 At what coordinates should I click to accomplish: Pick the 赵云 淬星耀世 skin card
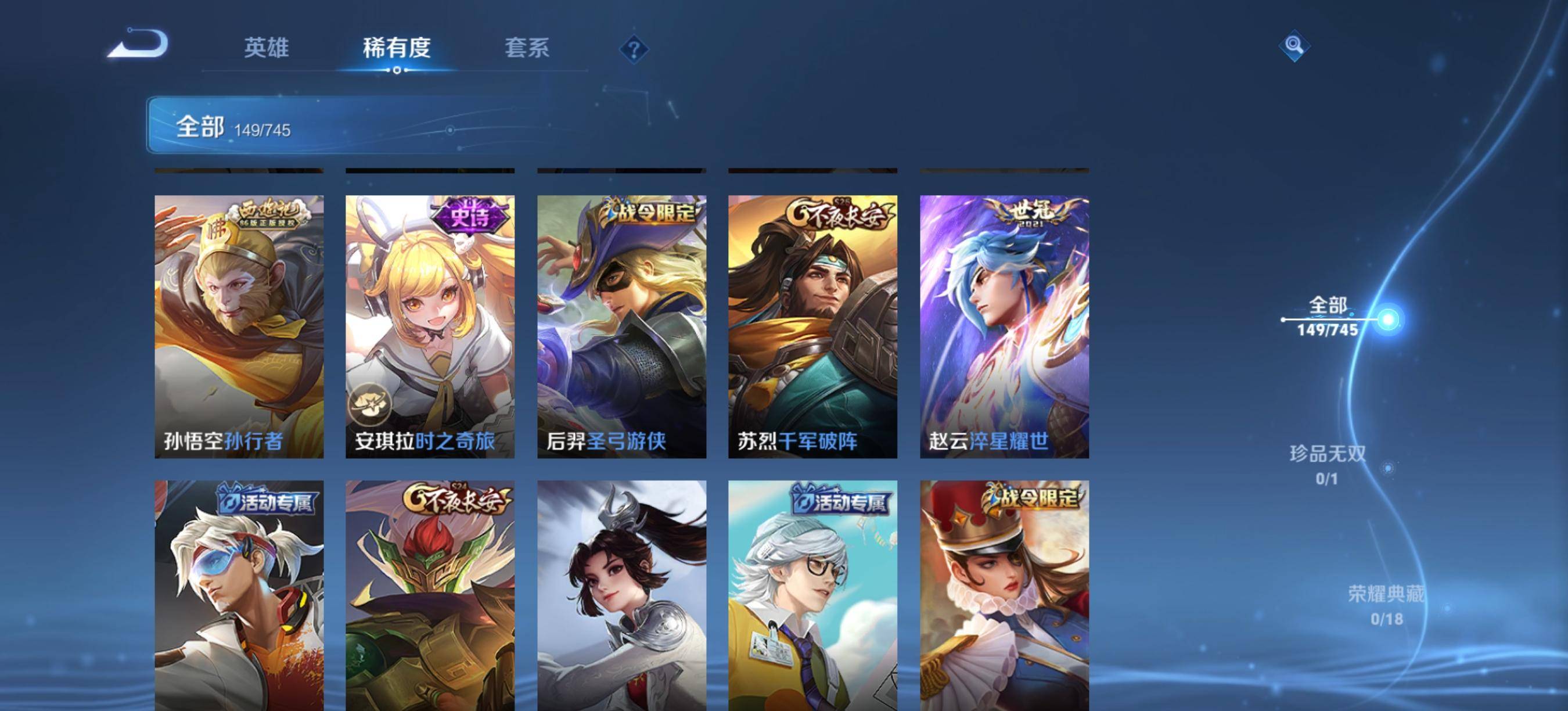[x=1004, y=326]
